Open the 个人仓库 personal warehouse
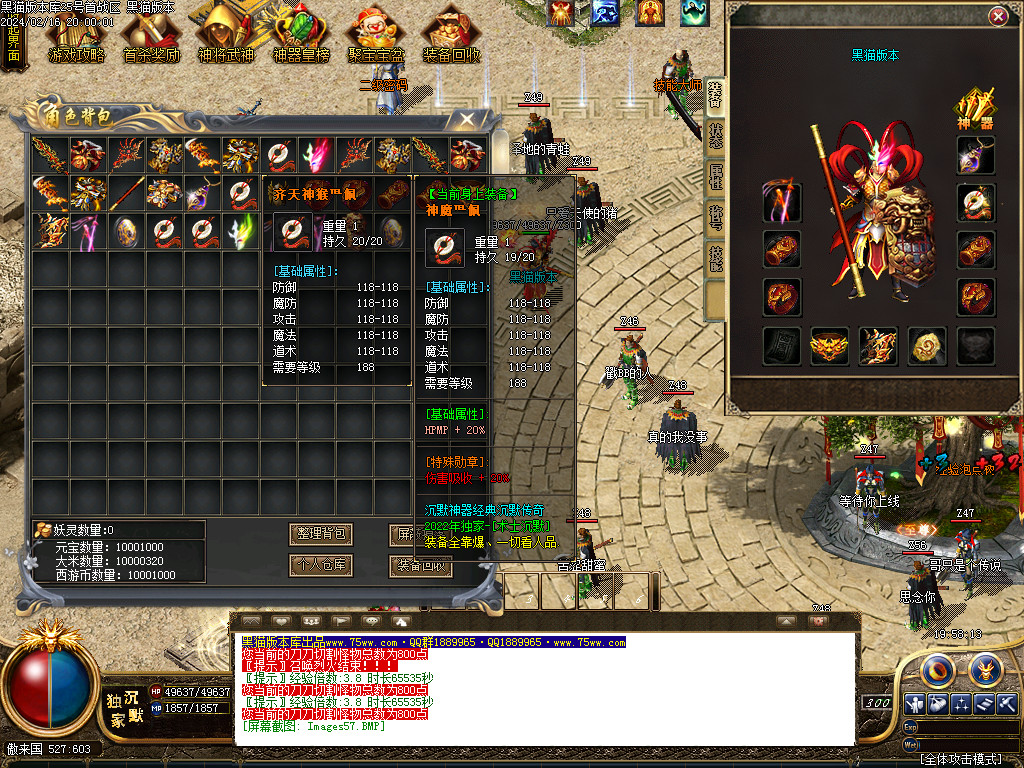This screenshot has height=768, width=1024. click(320, 565)
